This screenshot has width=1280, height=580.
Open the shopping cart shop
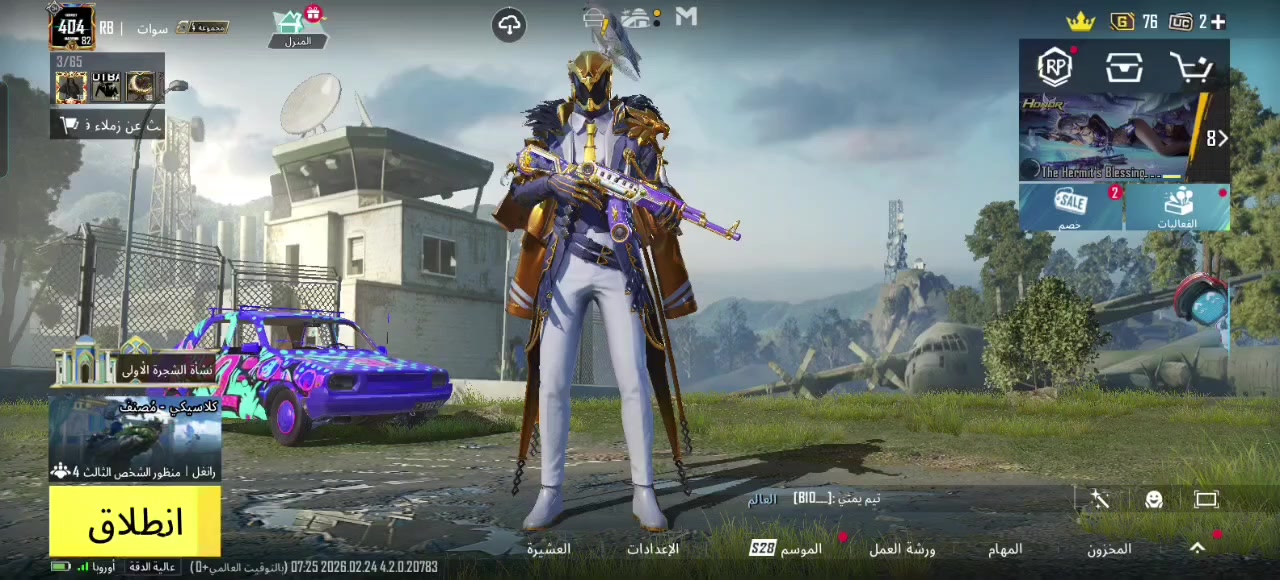(x=1191, y=68)
